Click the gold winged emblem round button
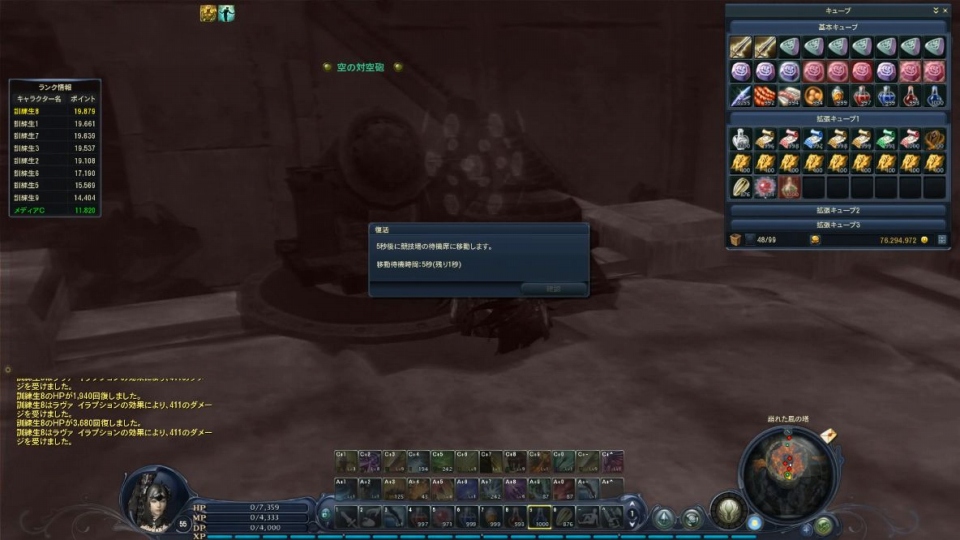 [727, 509]
